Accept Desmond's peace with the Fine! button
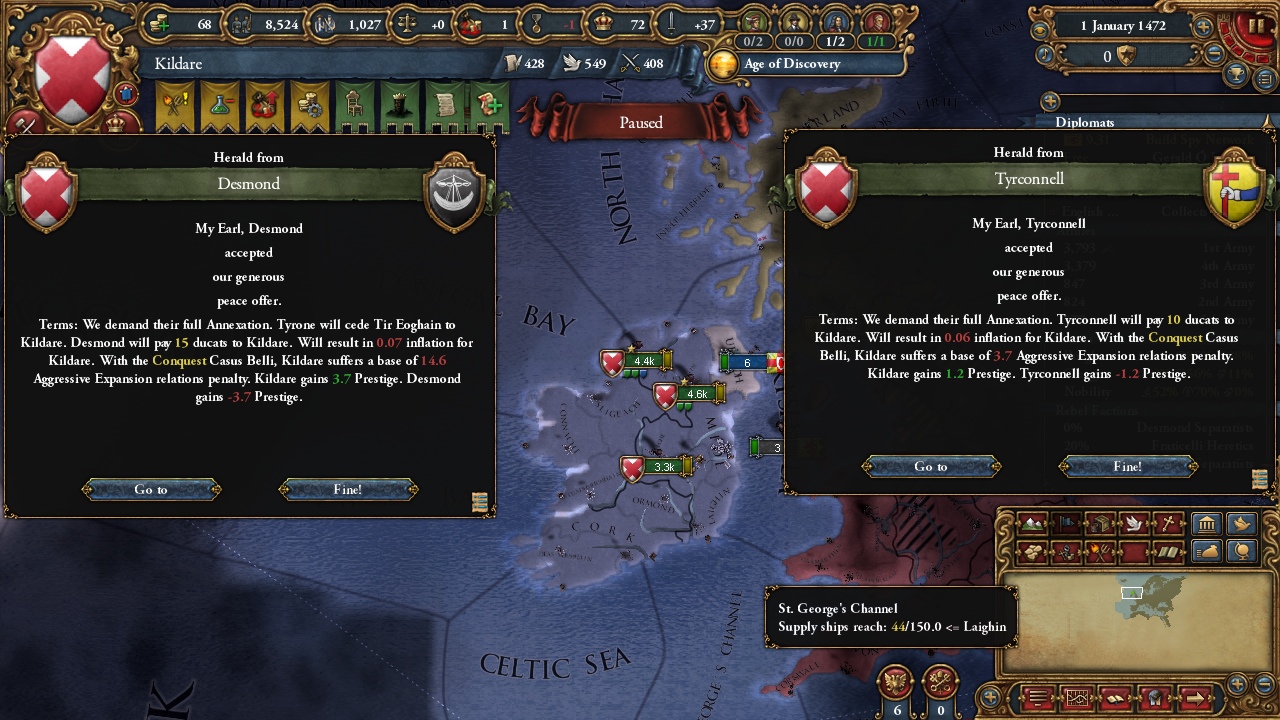 [x=350, y=489]
